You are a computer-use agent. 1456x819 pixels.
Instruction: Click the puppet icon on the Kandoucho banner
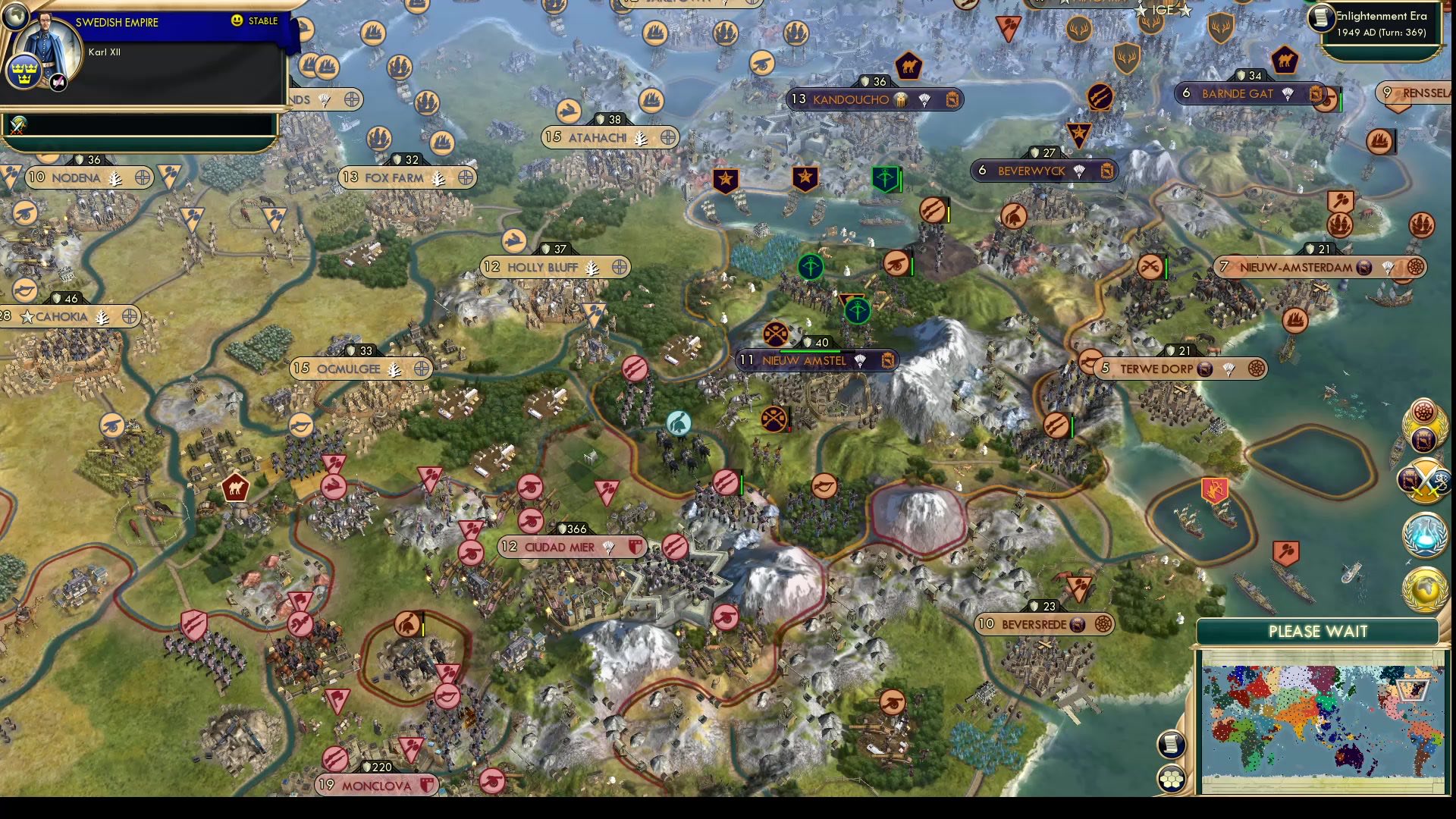pos(899,99)
